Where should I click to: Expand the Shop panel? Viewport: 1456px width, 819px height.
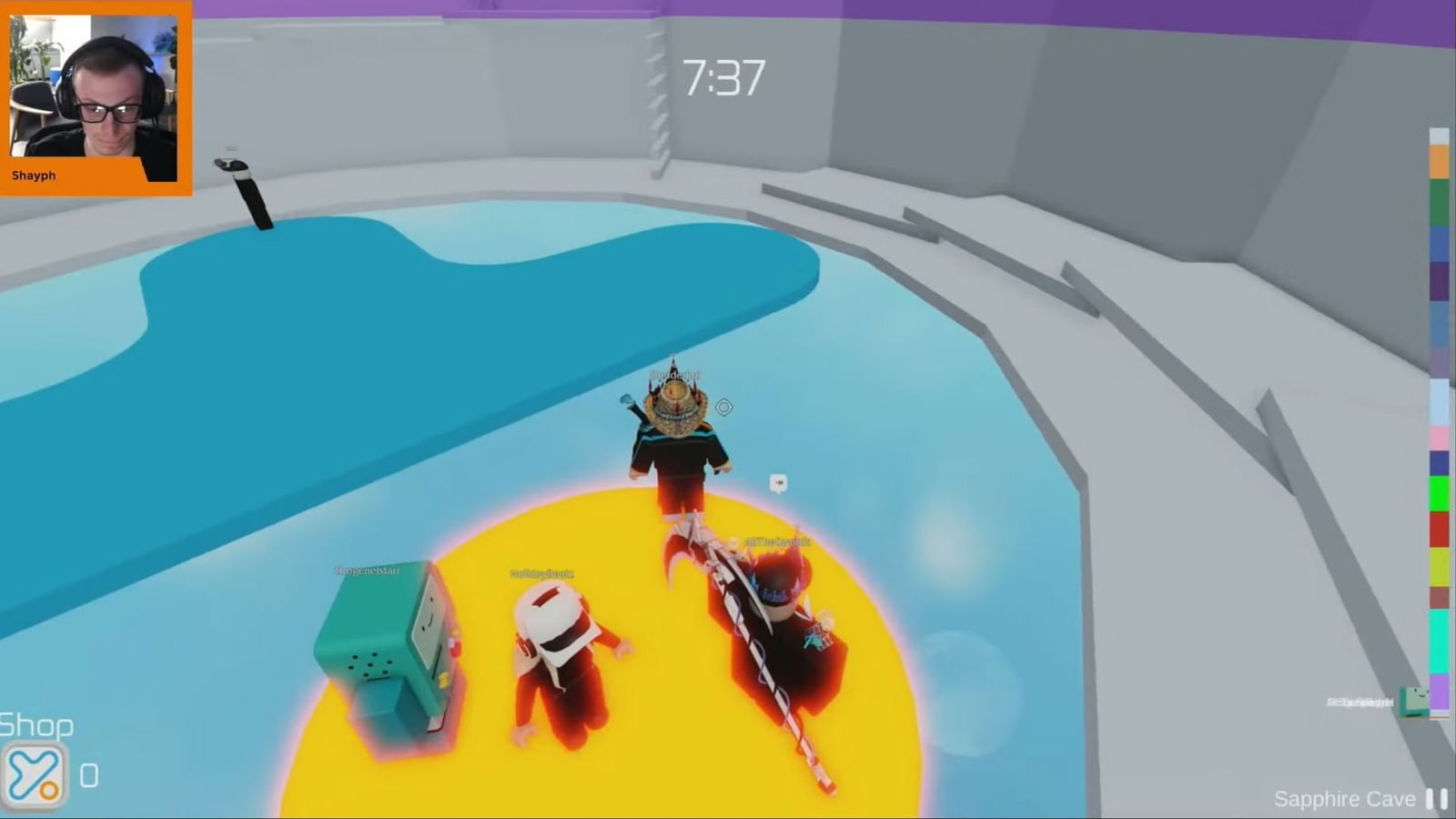point(36,725)
